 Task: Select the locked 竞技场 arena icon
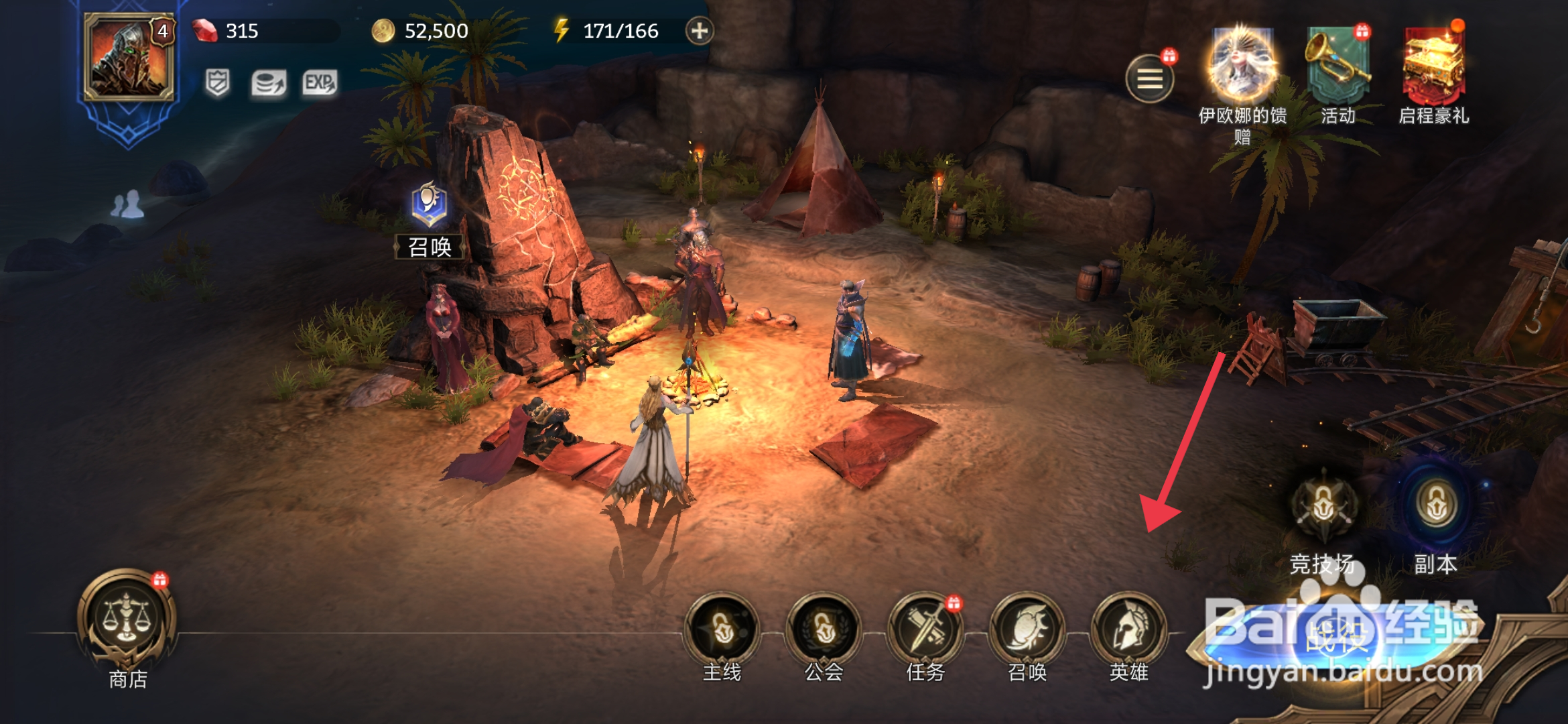tap(1323, 507)
